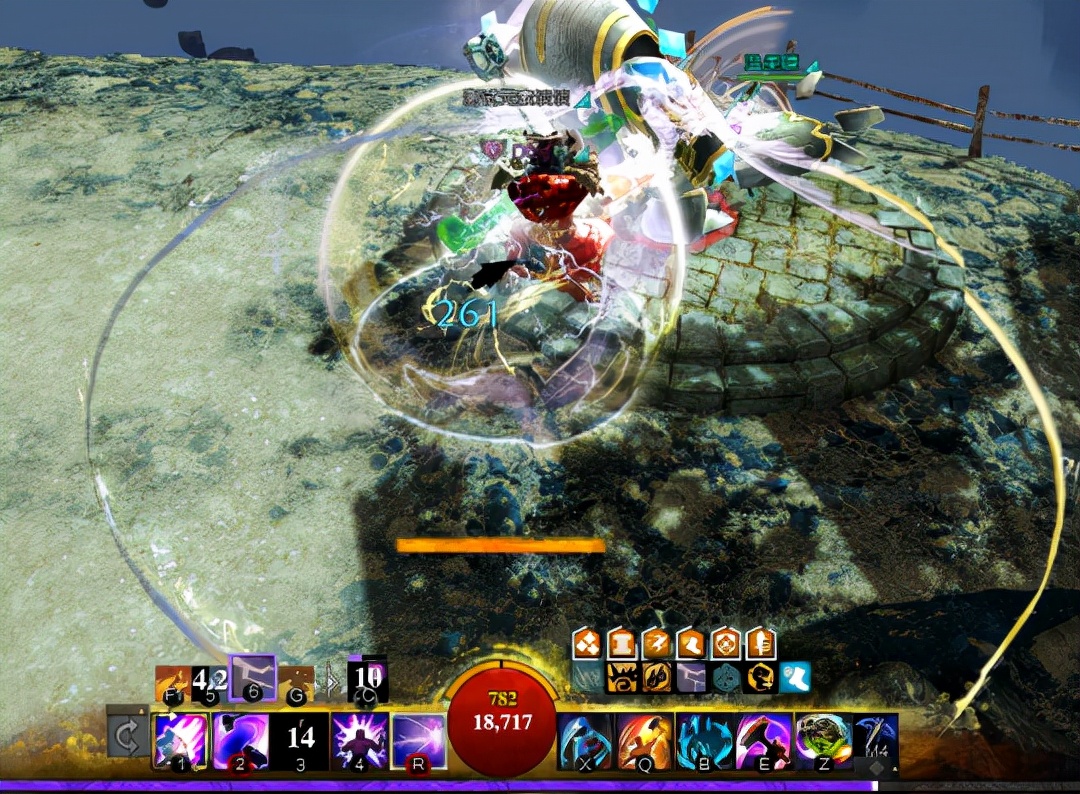Screen dimensions: 1080x794
Task: Inspect the blue boot swiftness effect icon
Action: (795, 677)
